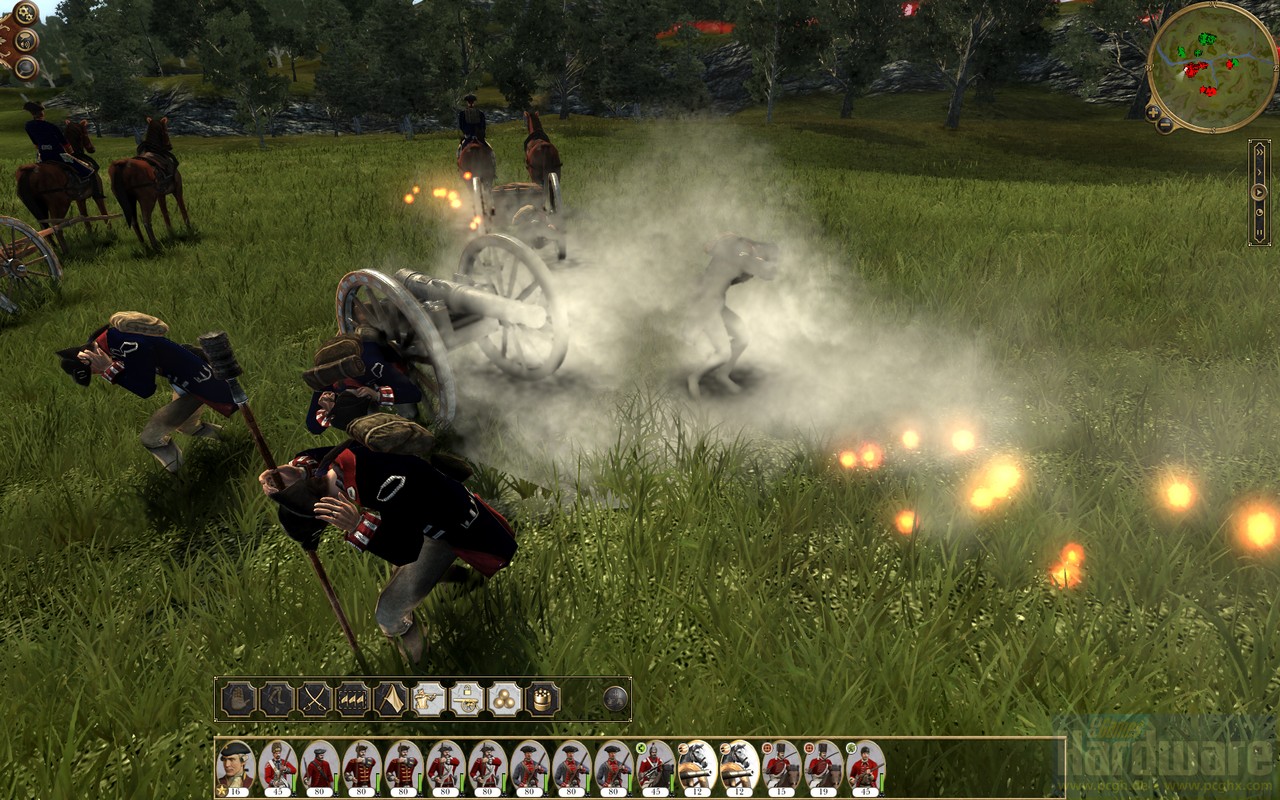Click the round button beside order icons
1280x800 pixels.
pyautogui.click(x=616, y=698)
